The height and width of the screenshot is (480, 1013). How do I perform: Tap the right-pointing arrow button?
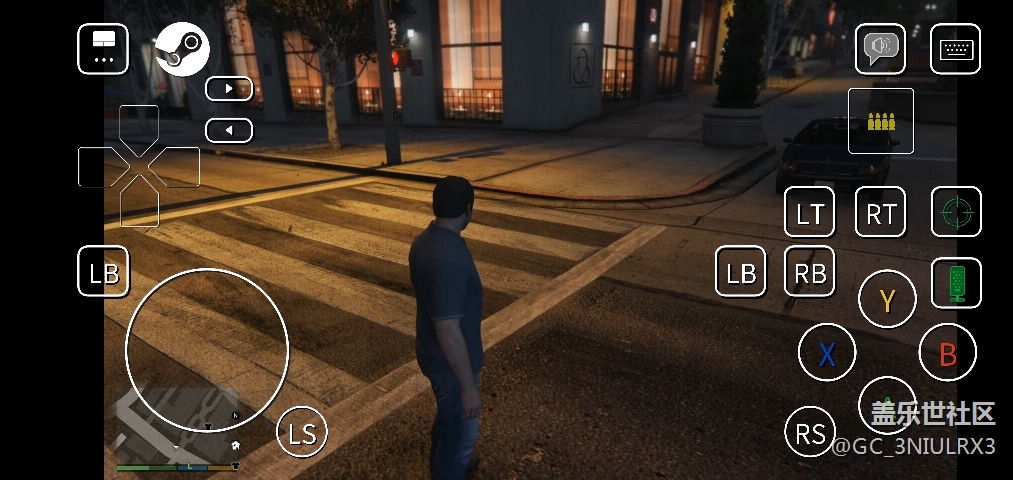(229, 89)
